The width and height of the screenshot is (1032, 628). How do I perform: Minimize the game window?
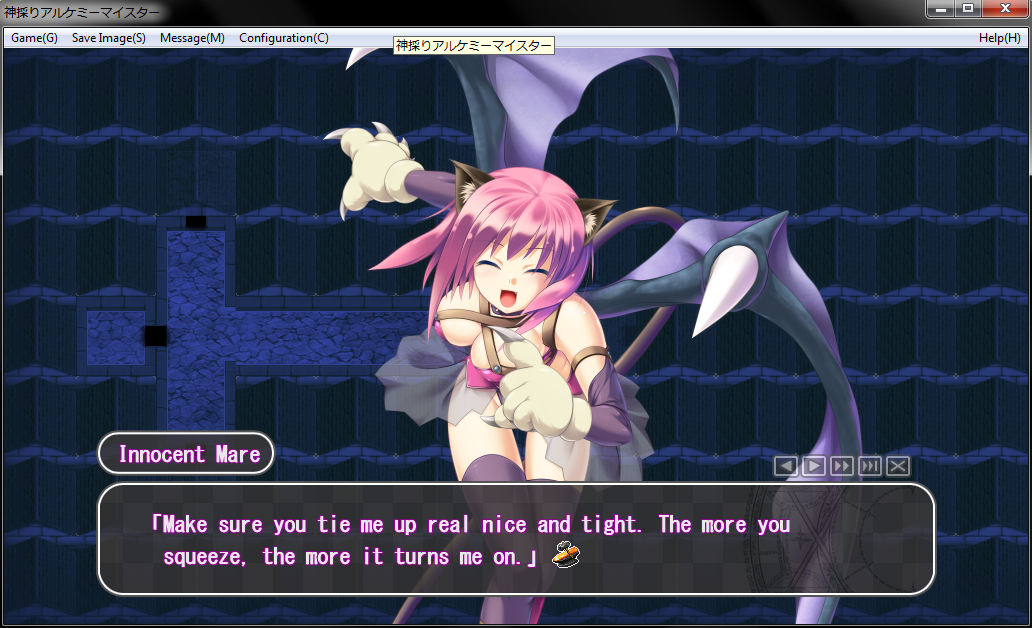[x=941, y=9]
